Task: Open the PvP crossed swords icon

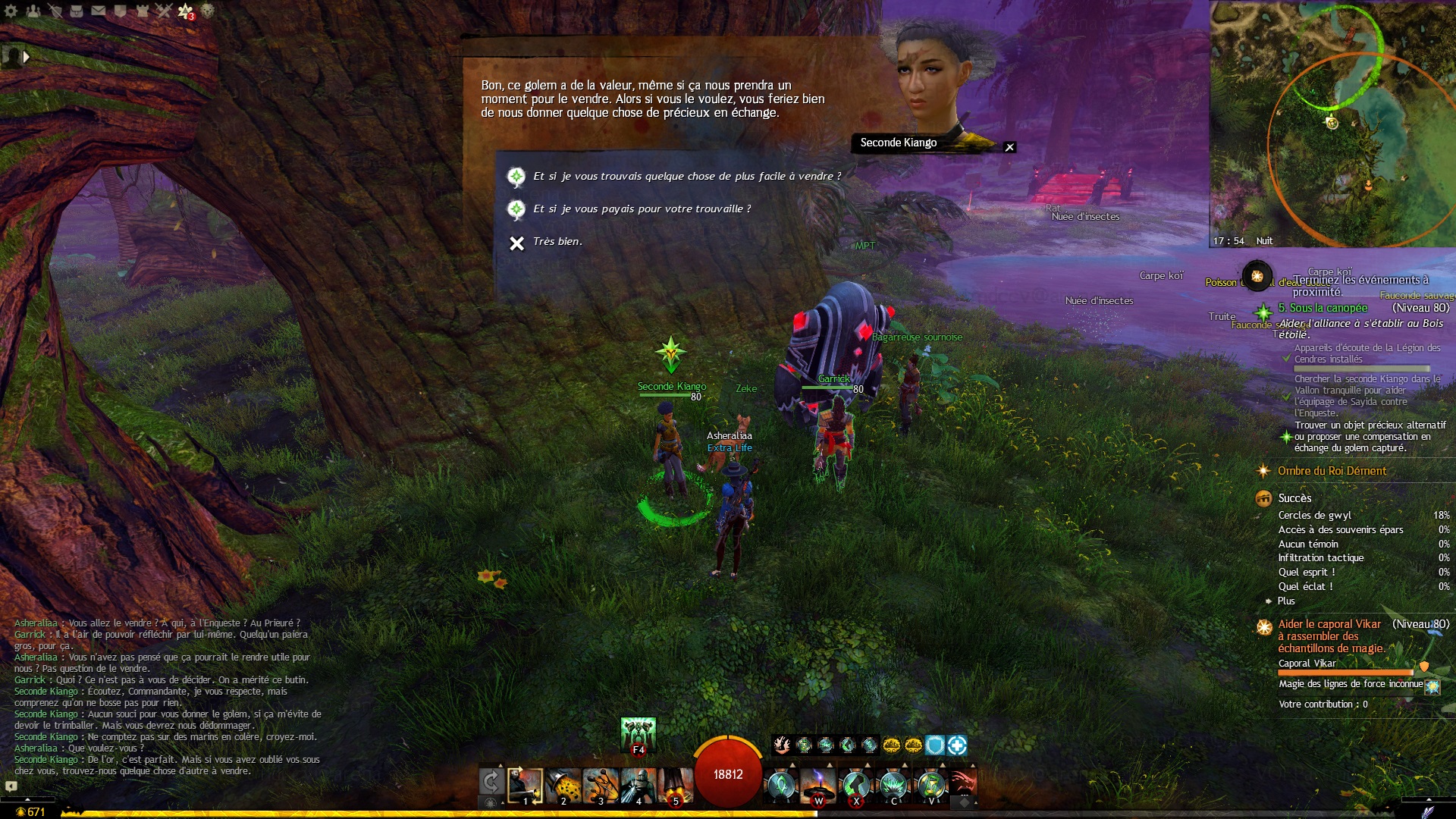Action: [x=165, y=11]
